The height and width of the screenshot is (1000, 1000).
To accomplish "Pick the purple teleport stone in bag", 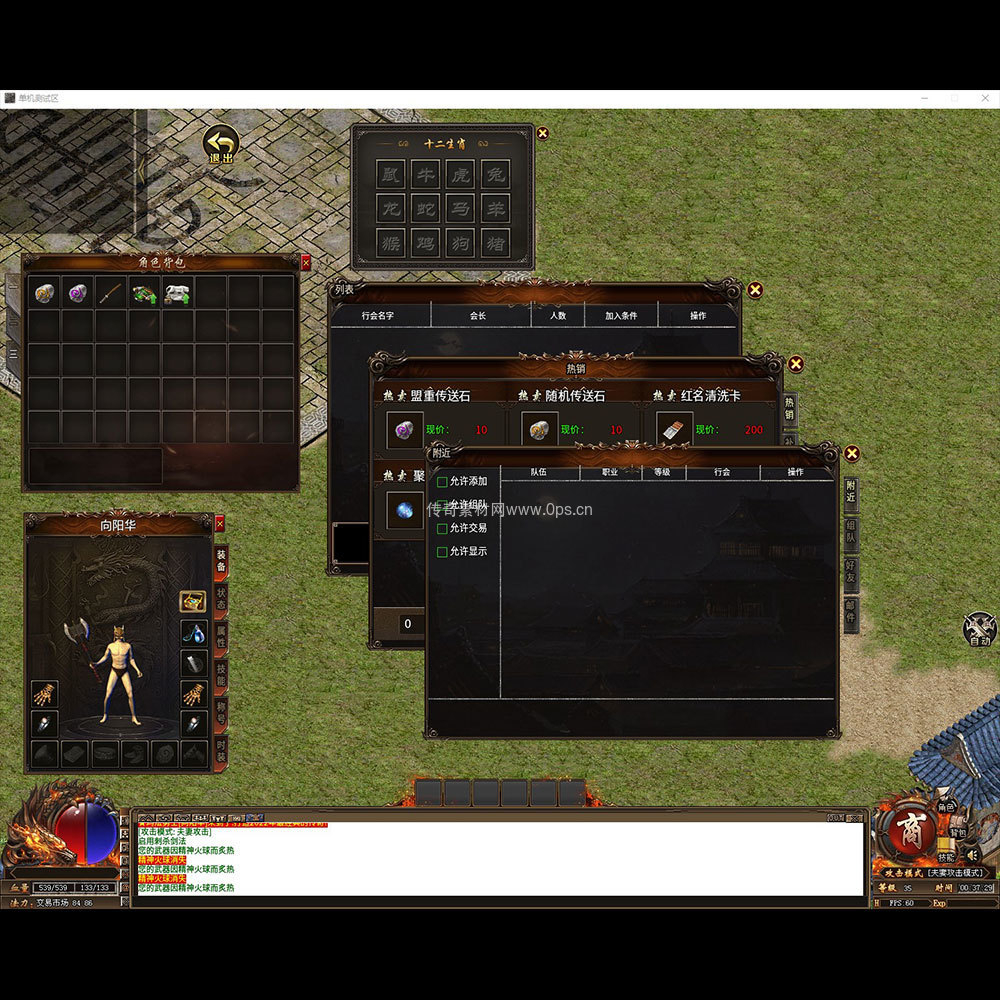I will (x=78, y=293).
